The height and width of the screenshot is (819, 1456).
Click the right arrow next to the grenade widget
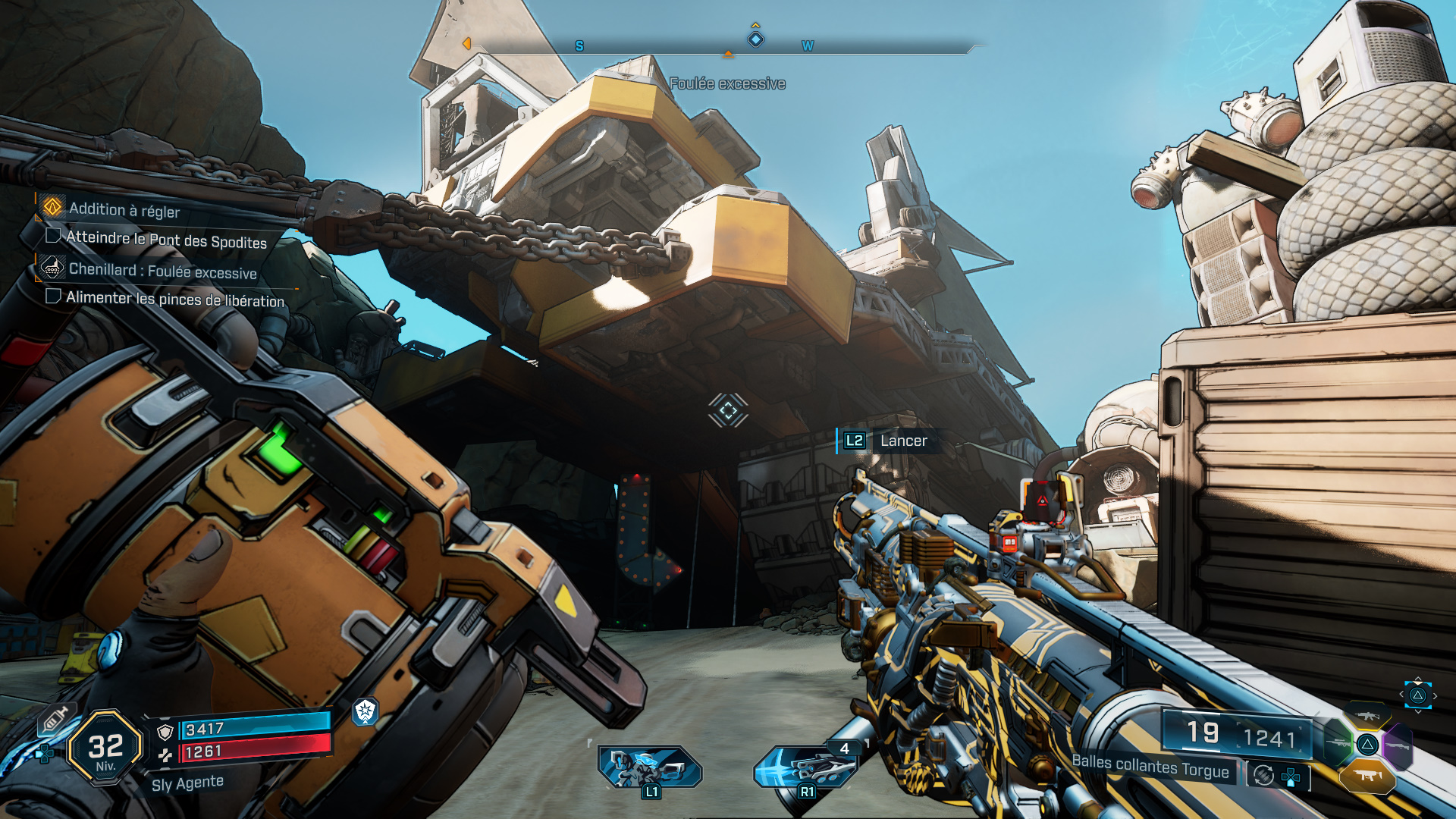(1435, 695)
